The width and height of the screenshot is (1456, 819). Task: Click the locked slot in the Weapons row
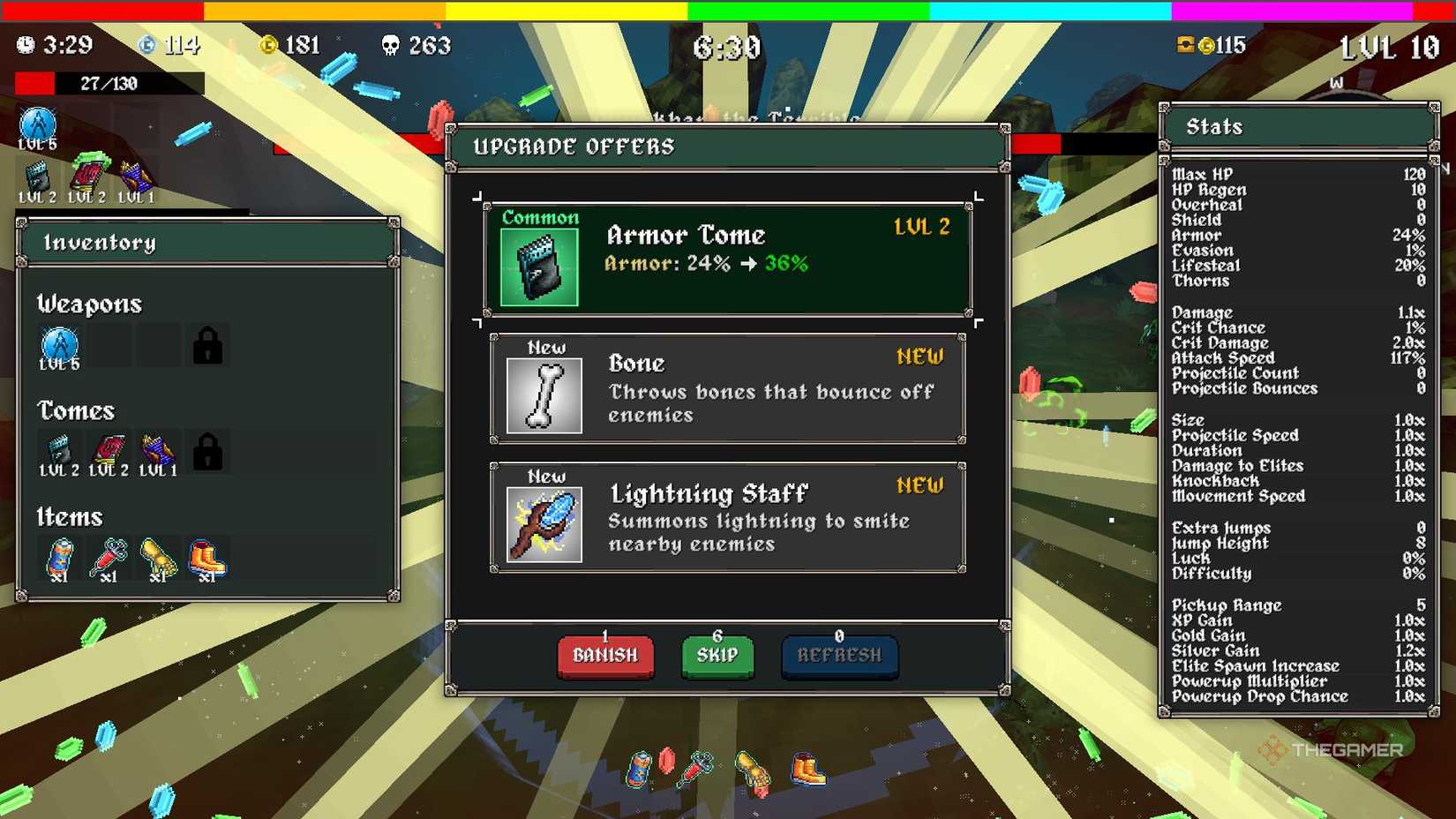[x=208, y=346]
